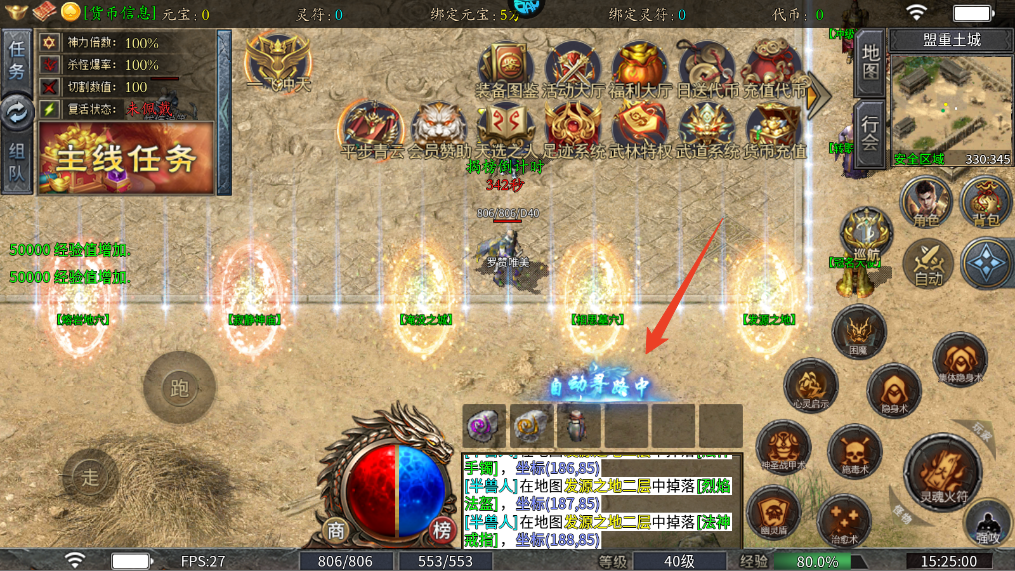Open the 角色 character sheet
This screenshot has width=1015, height=571.
(924, 200)
